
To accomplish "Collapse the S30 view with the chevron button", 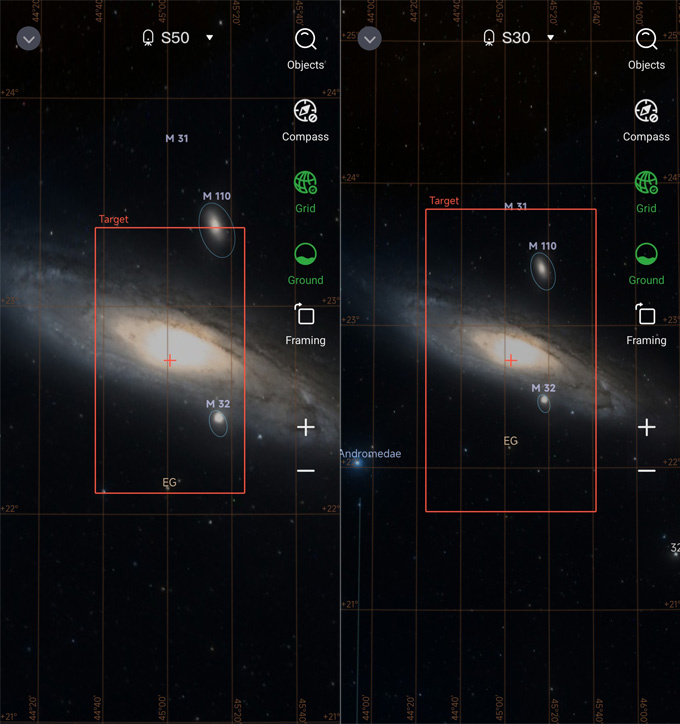I will (x=370, y=39).
